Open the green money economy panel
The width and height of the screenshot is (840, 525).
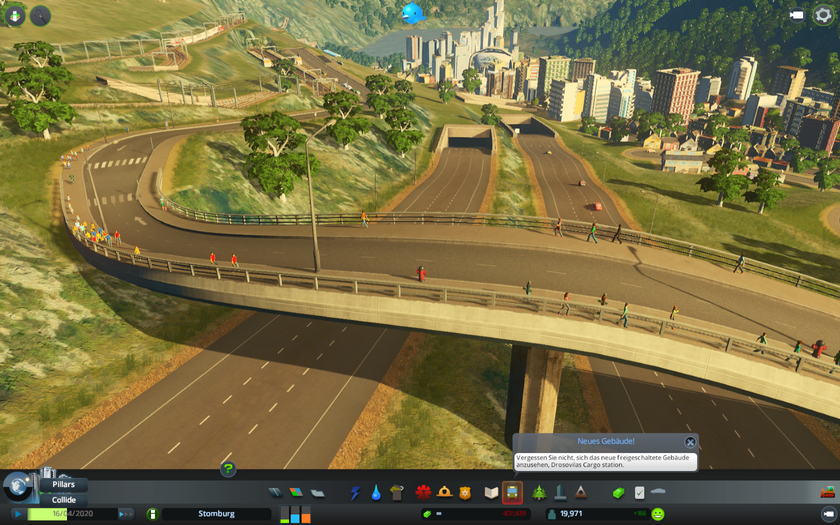pyautogui.click(x=617, y=493)
